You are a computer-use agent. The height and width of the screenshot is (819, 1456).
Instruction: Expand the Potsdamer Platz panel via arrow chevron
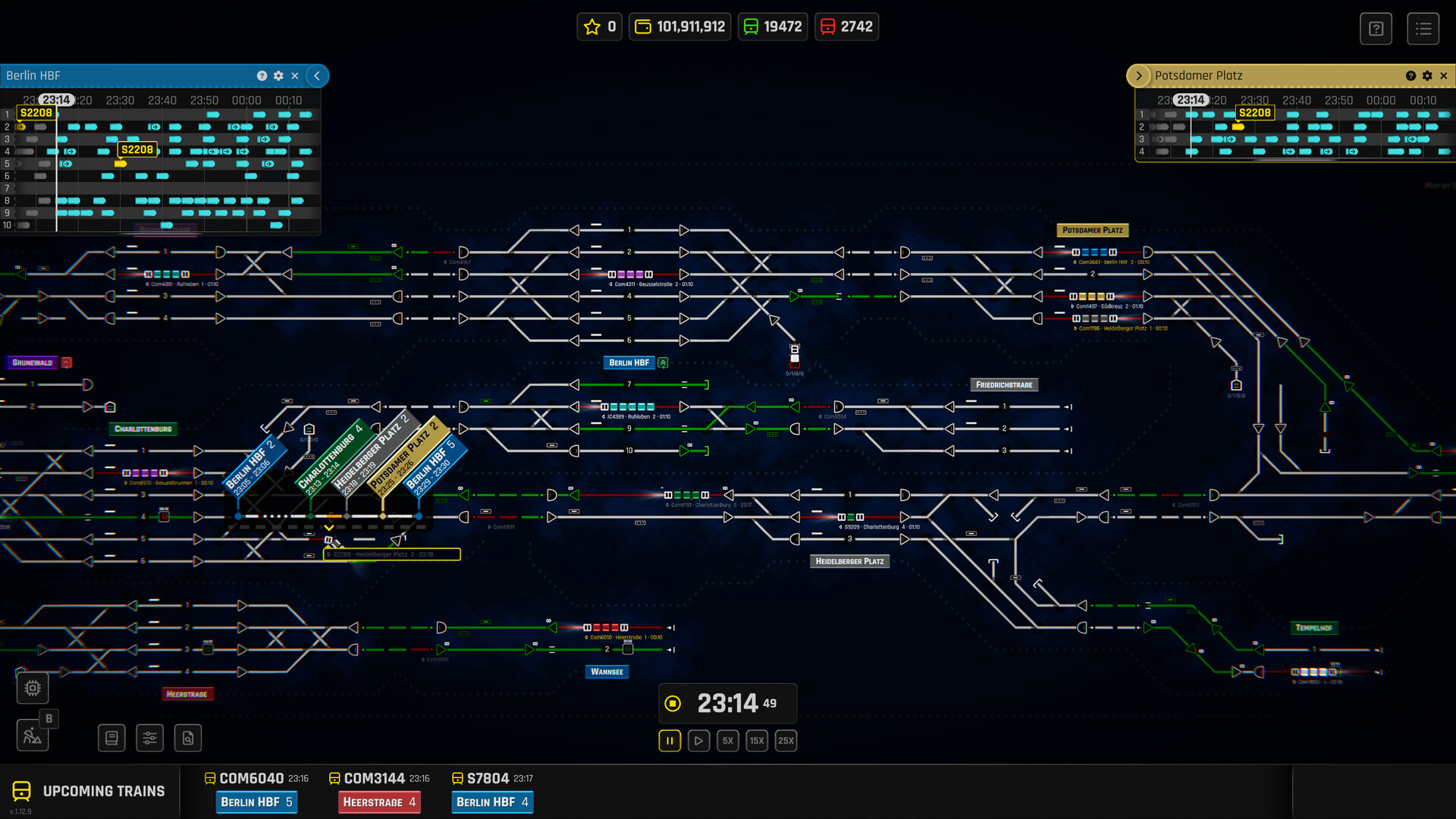click(1139, 75)
